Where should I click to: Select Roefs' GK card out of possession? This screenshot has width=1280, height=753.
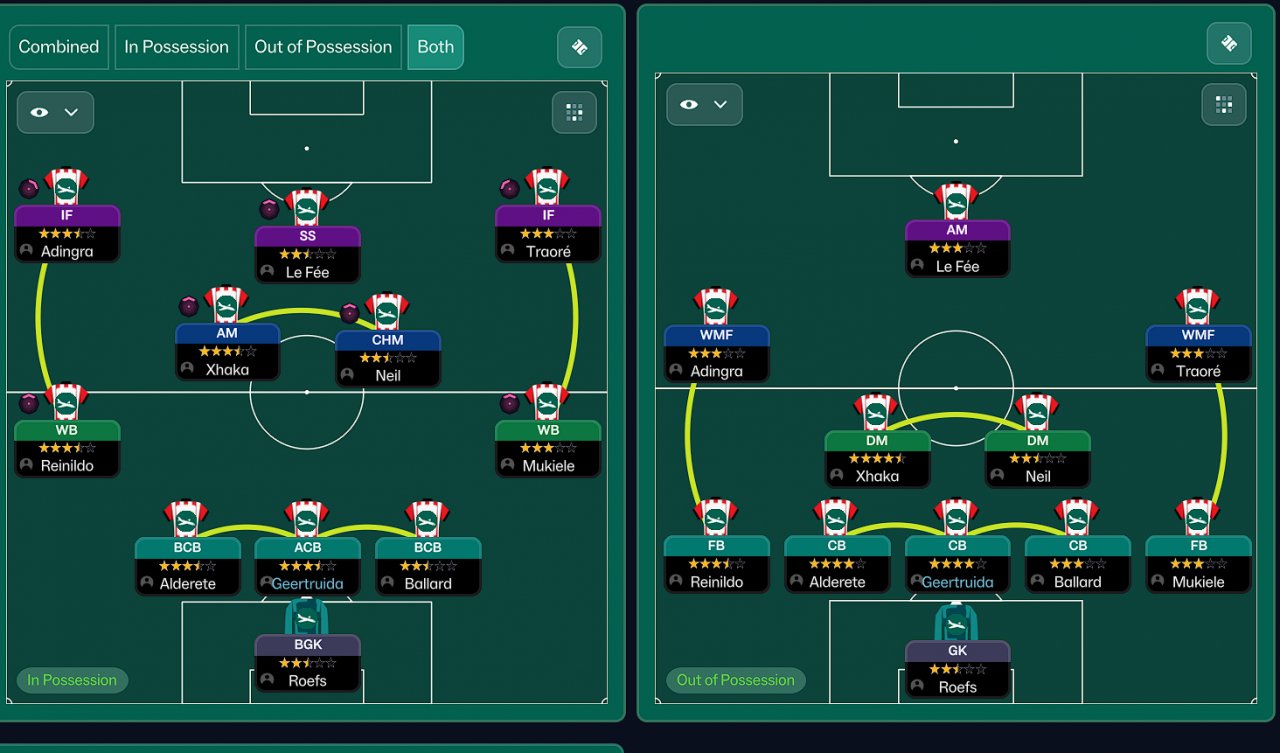point(957,668)
